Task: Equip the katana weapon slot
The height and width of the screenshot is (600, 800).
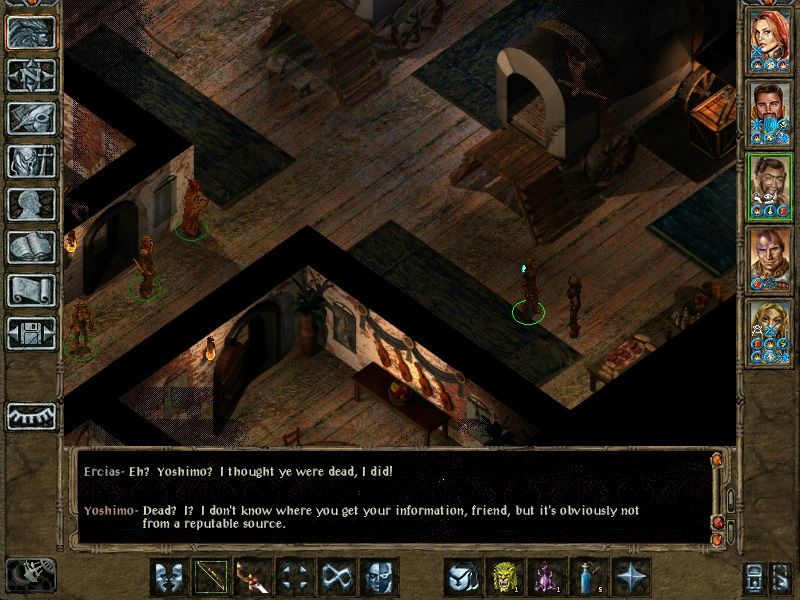Action: click(253, 577)
